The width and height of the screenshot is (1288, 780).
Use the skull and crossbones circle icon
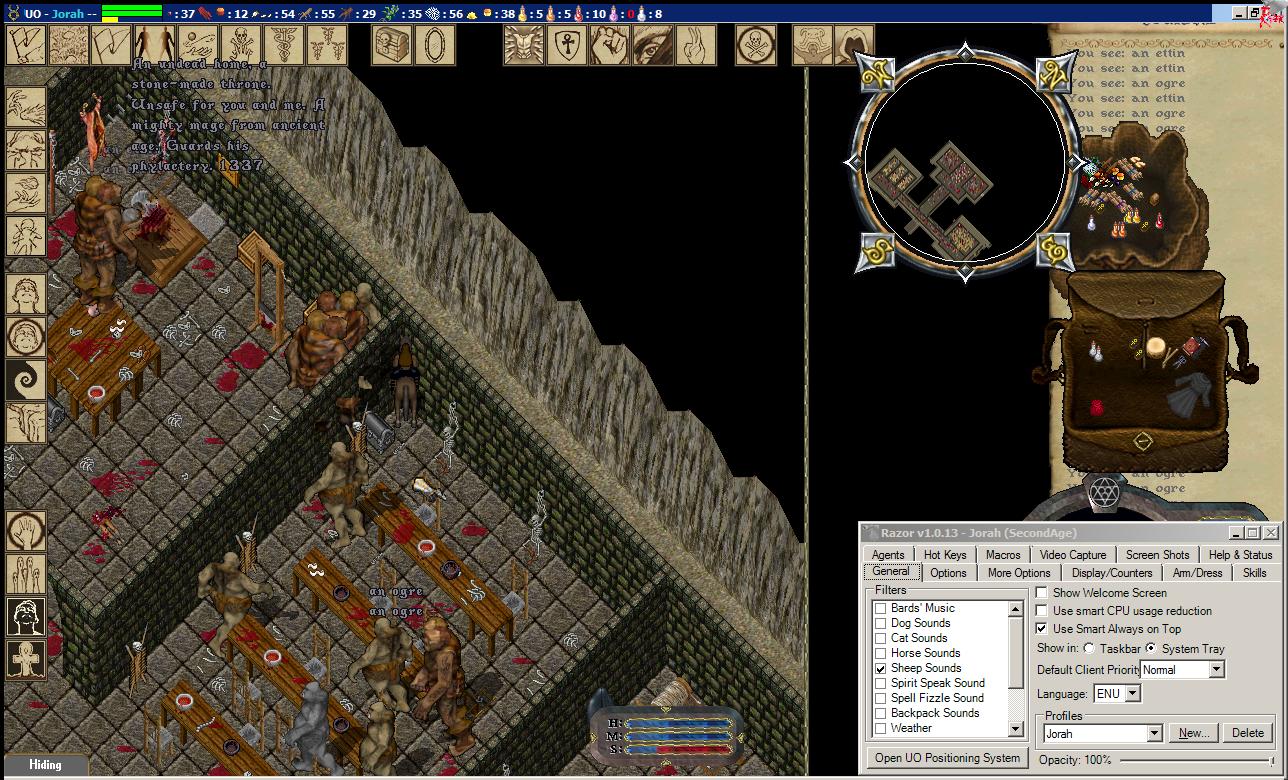coord(756,45)
